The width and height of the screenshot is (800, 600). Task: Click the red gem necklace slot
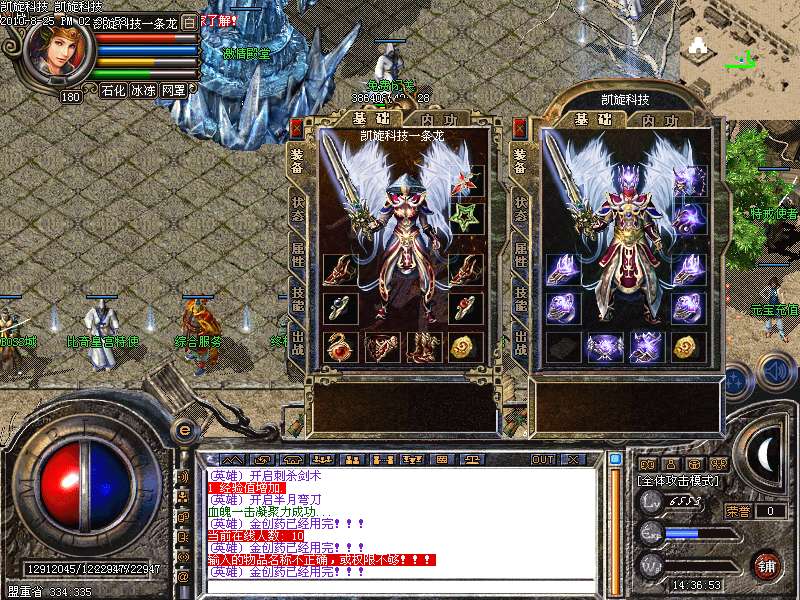pyautogui.click(x=339, y=347)
